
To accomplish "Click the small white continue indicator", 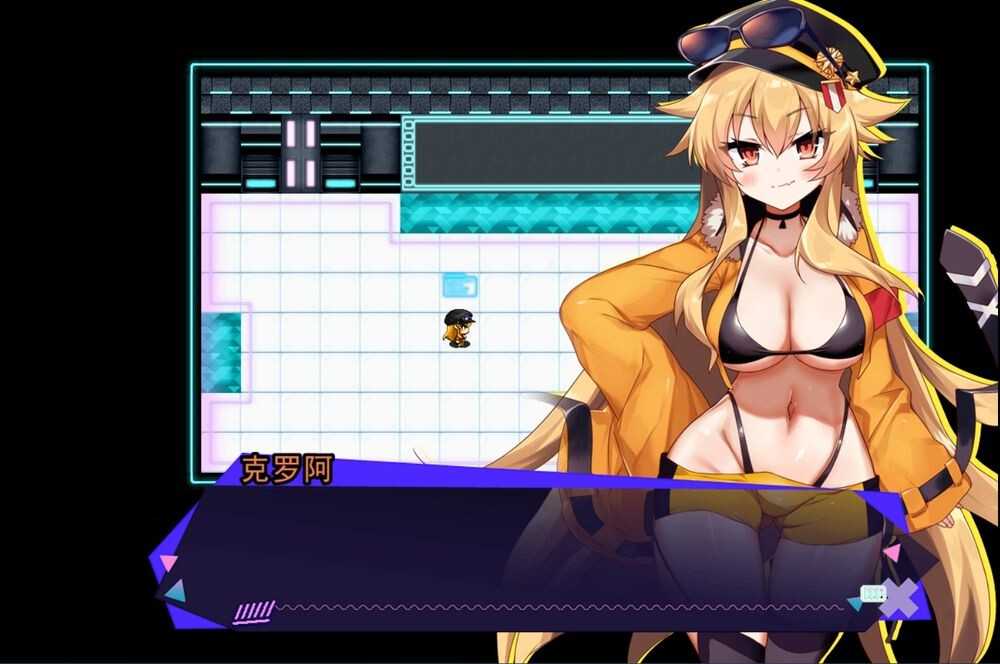I will pos(873,593).
